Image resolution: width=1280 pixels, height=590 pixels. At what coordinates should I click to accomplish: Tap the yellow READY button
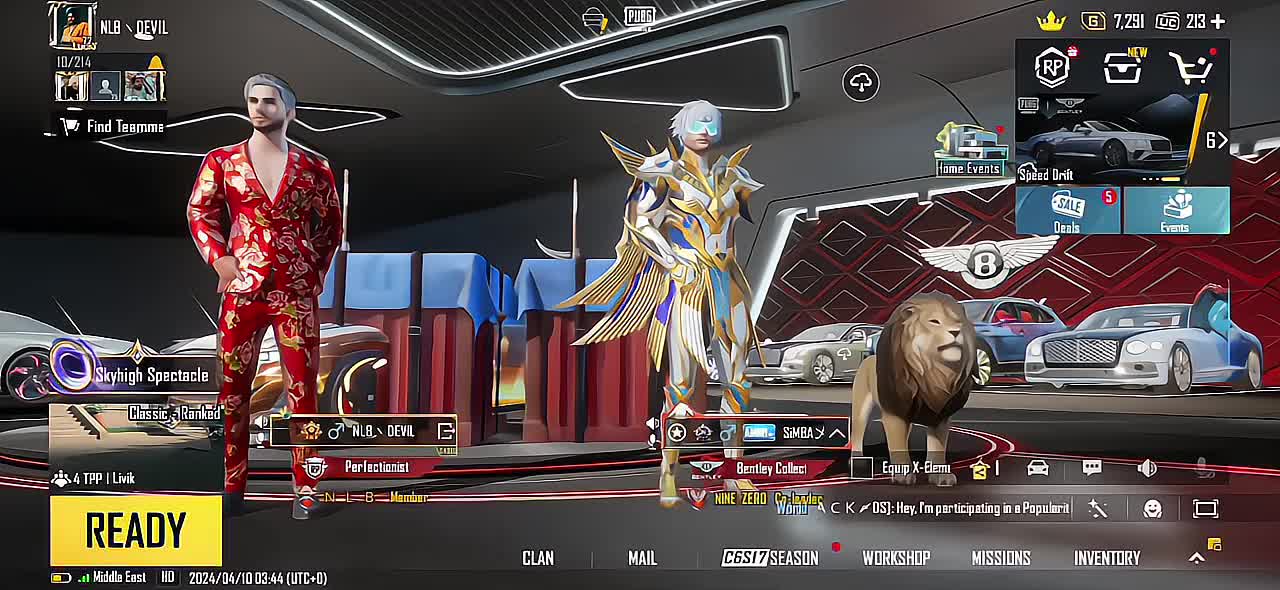pos(136,530)
